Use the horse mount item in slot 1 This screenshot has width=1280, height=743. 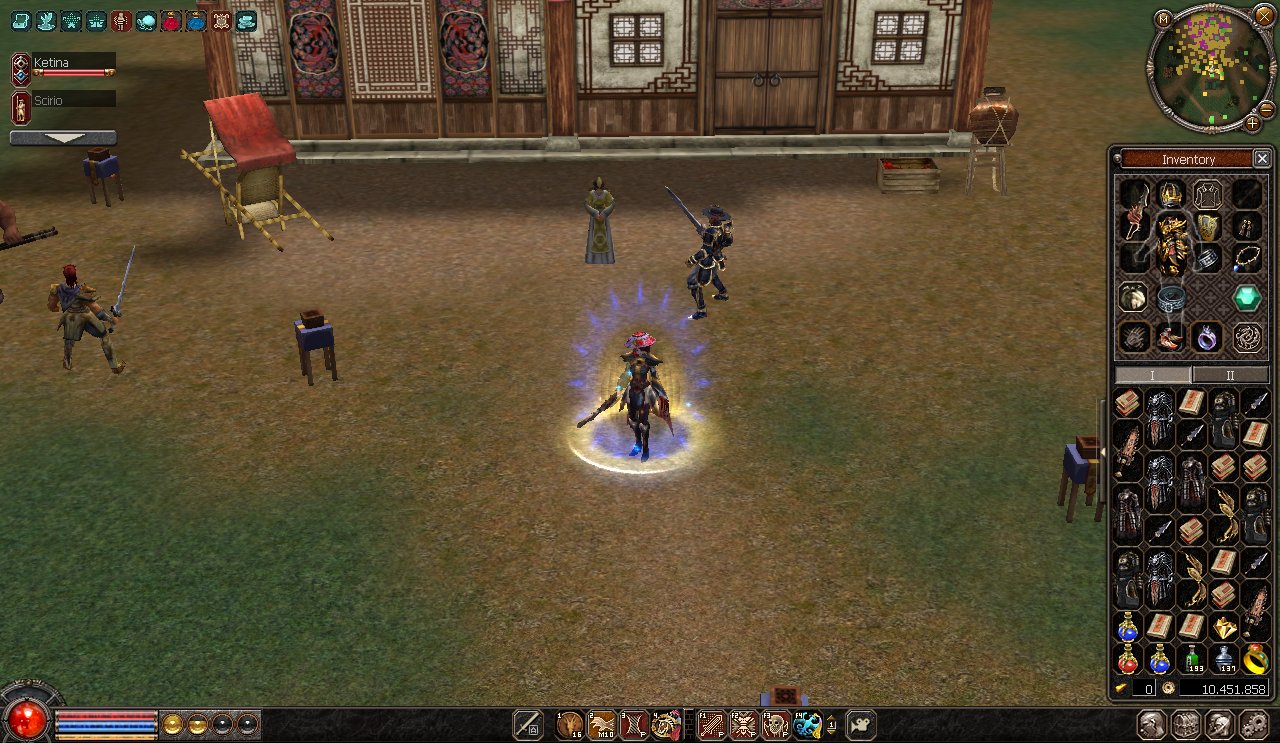pos(570,725)
